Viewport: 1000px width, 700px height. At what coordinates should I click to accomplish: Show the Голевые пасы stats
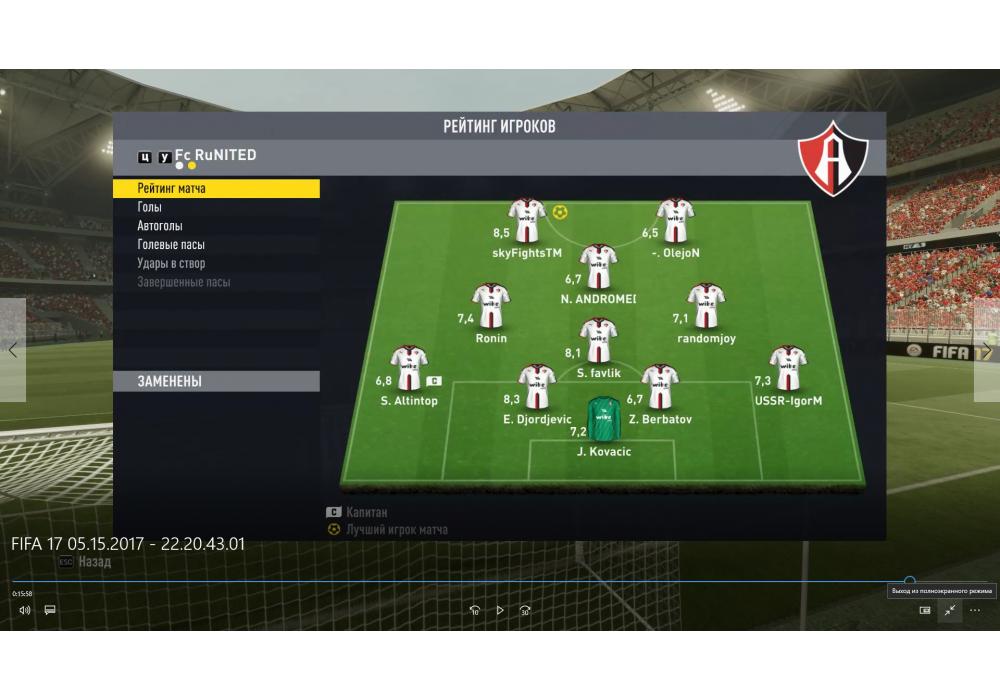pyautogui.click(x=171, y=245)
